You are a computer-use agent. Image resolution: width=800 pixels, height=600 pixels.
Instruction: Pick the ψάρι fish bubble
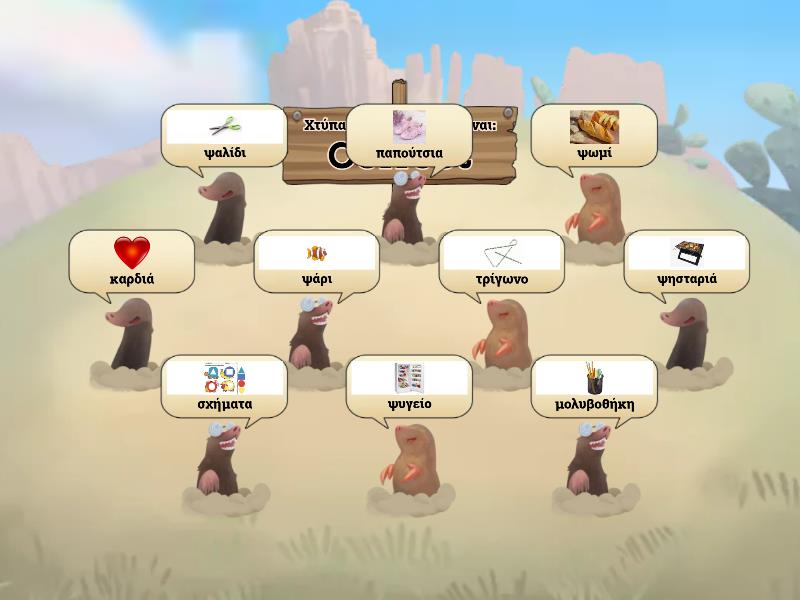[317, 262]
